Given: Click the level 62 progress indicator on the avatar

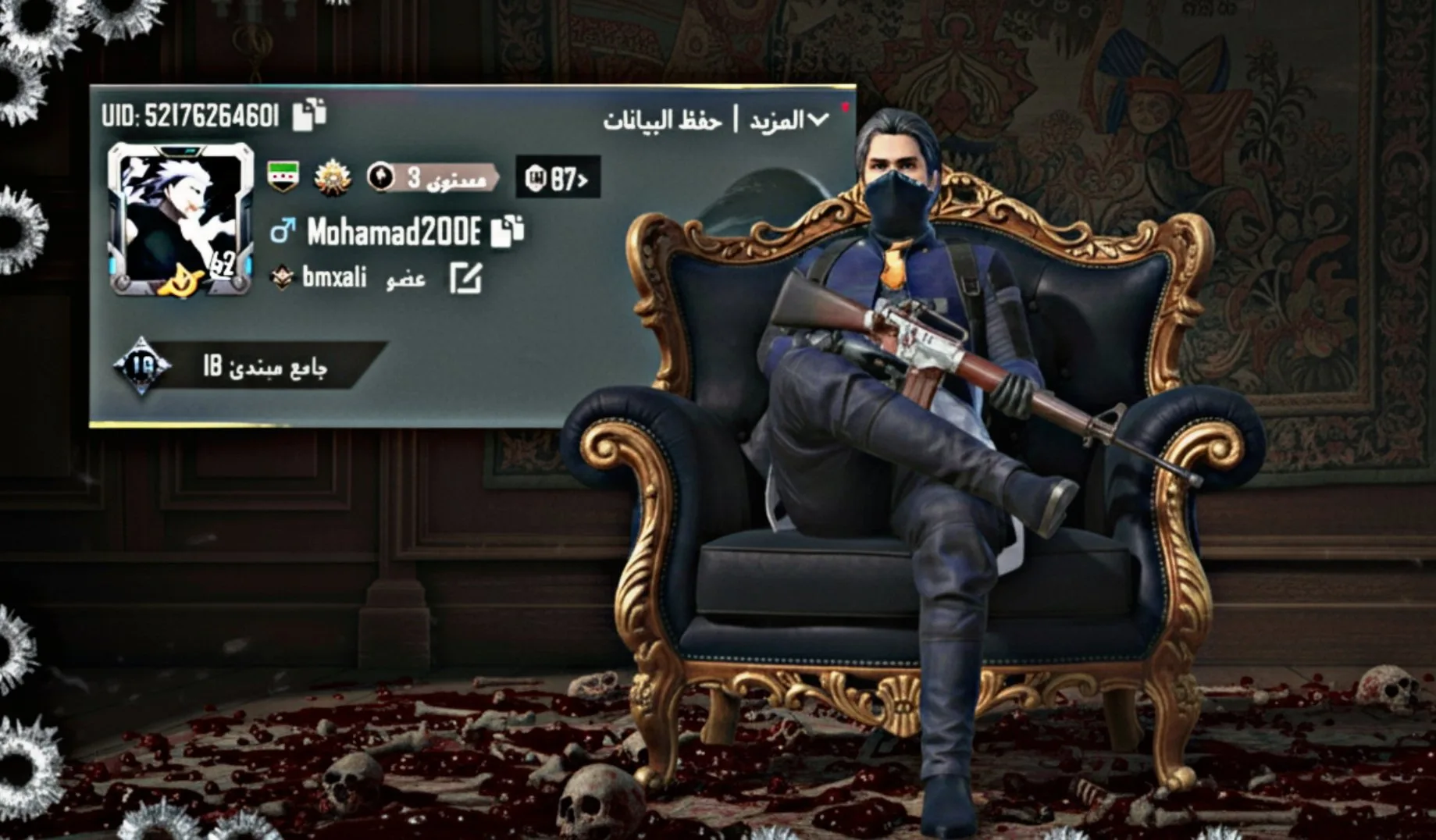Looking at the screenshot, I should point(224,262).
